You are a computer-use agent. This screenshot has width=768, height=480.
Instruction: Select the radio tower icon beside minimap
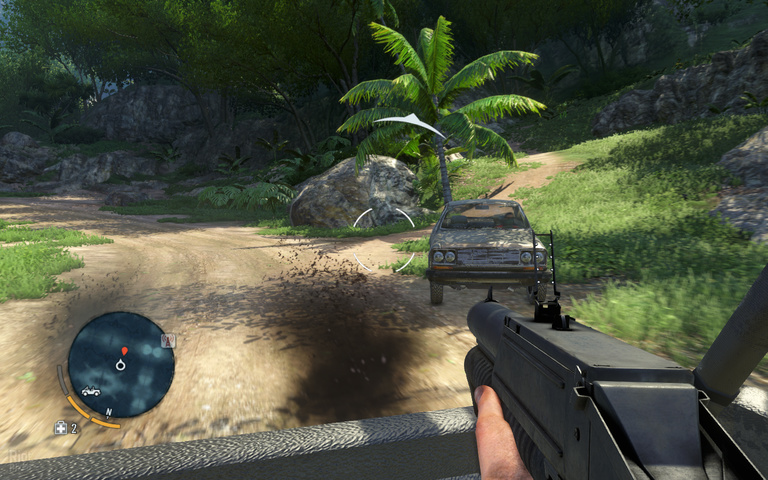click(169, 341)
